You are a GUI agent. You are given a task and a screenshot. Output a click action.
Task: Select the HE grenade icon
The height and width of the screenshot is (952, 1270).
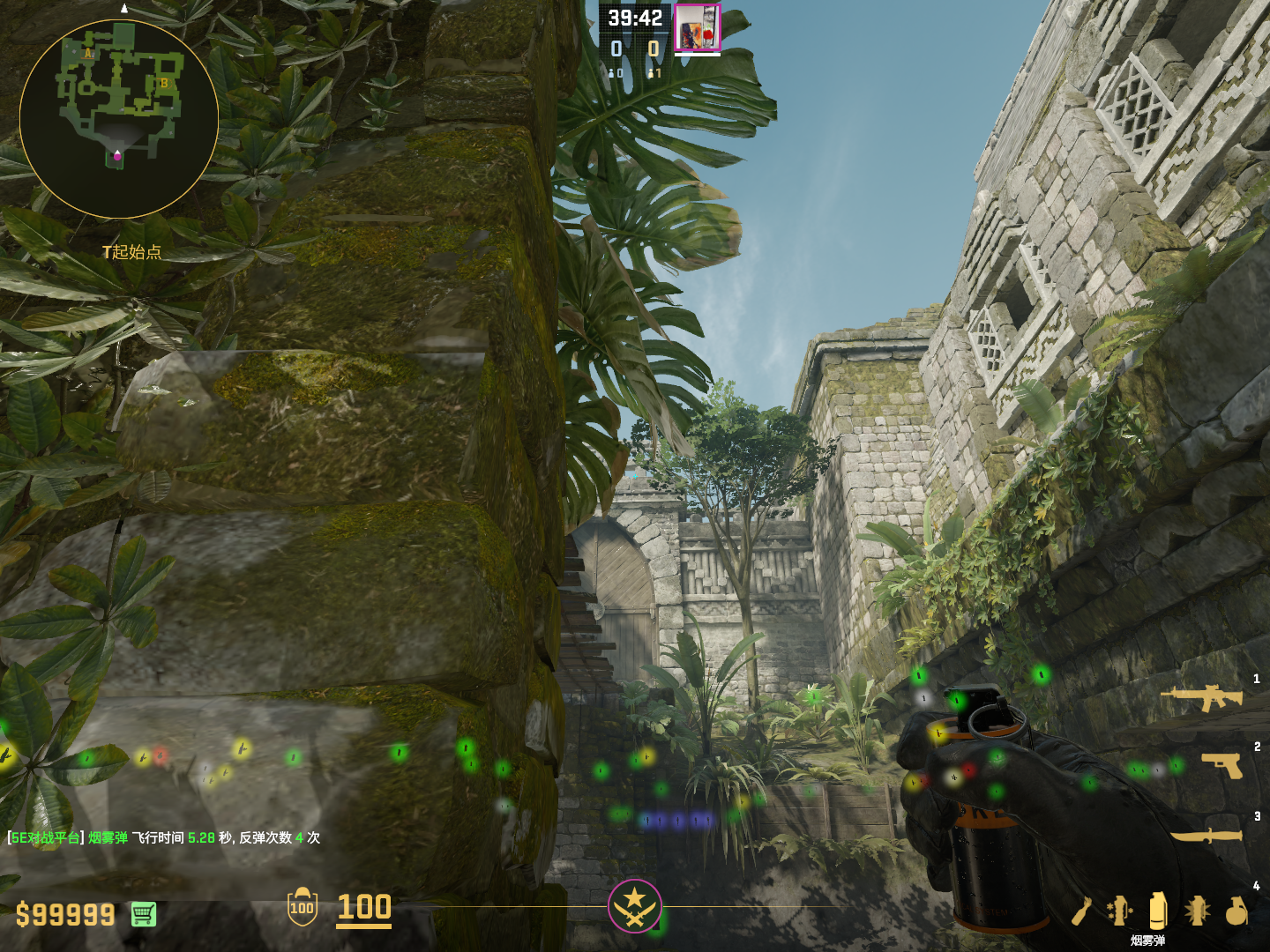click(x=1236, y=911)
